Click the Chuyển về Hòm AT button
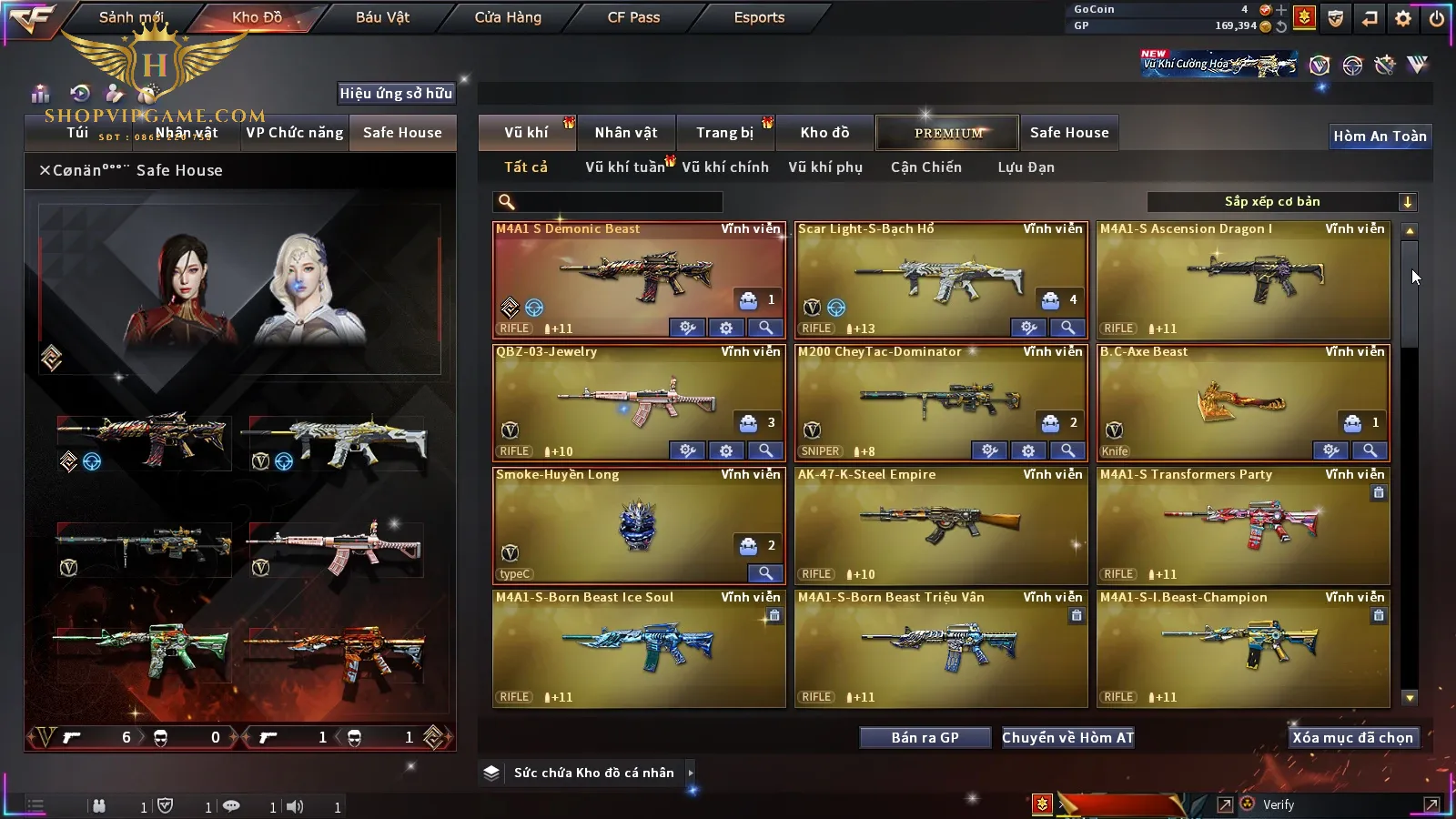Screen dimensions: 1456x819 tap(1067, 738)
